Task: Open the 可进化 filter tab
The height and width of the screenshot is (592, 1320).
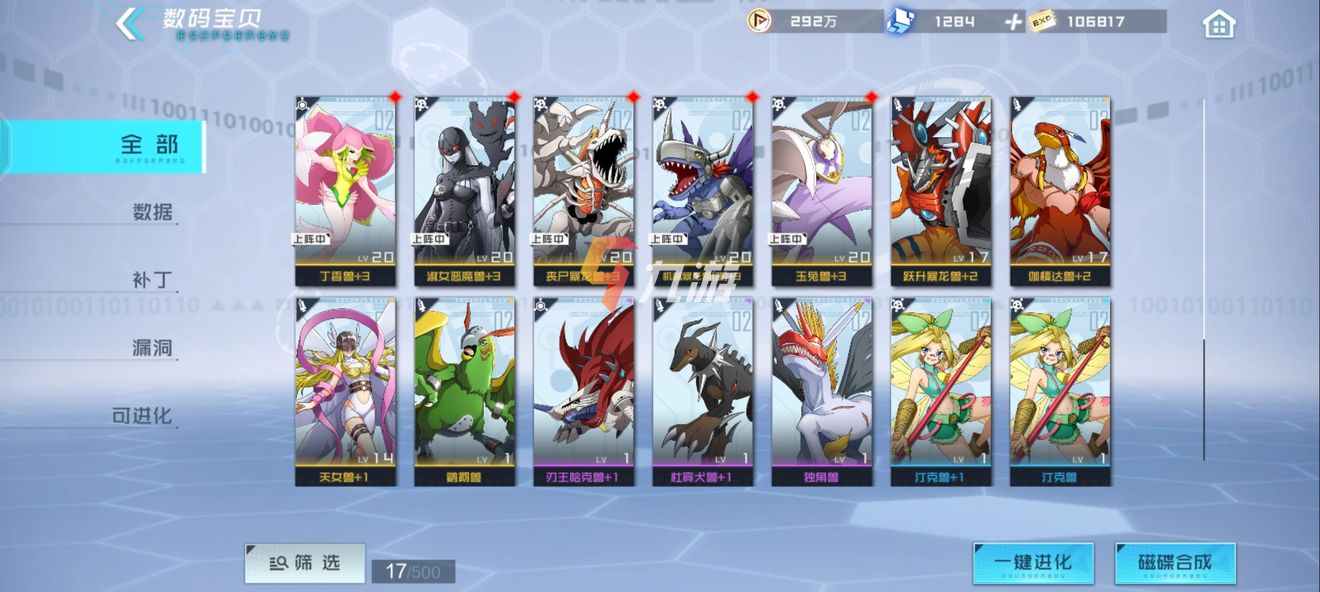Action: pyautogui.click(x=142, y=416)
